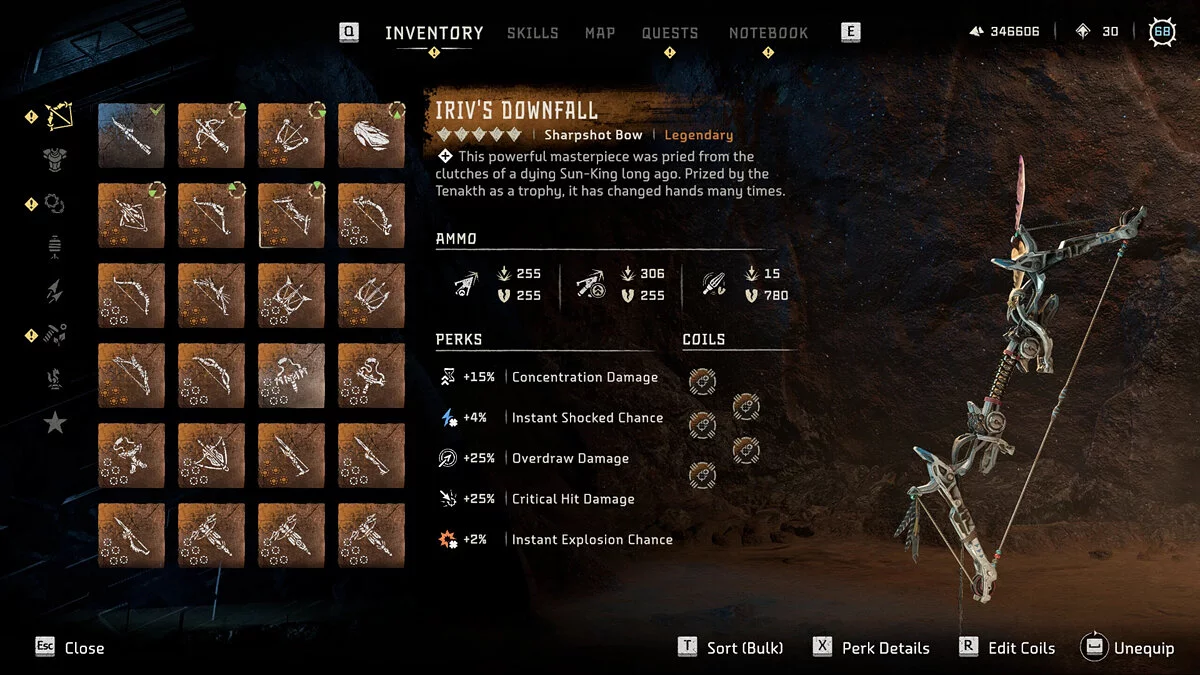
Task: Open the Map tab
Action: (600, 33)
